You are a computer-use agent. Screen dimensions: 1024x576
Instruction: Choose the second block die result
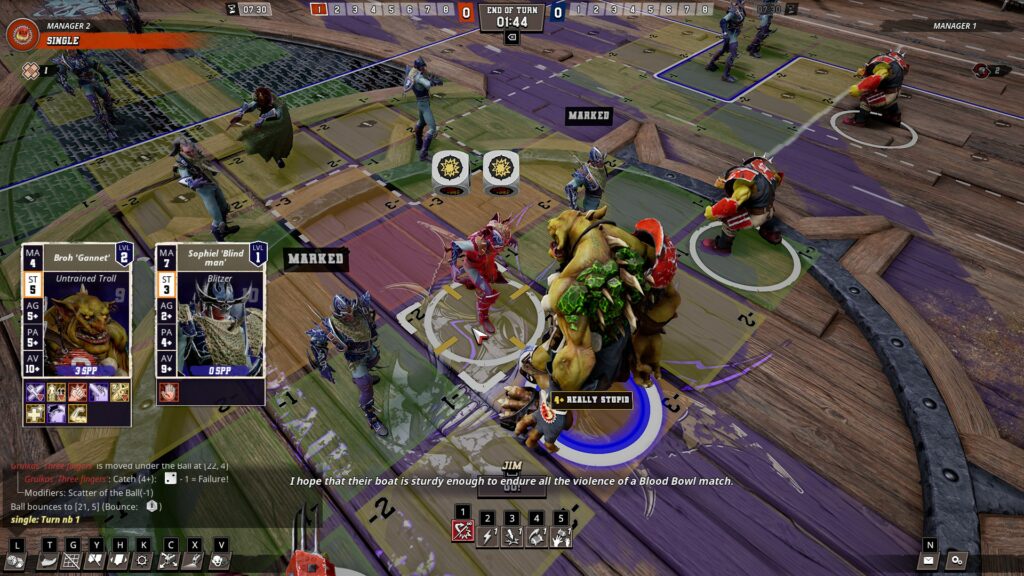[500, 170]
